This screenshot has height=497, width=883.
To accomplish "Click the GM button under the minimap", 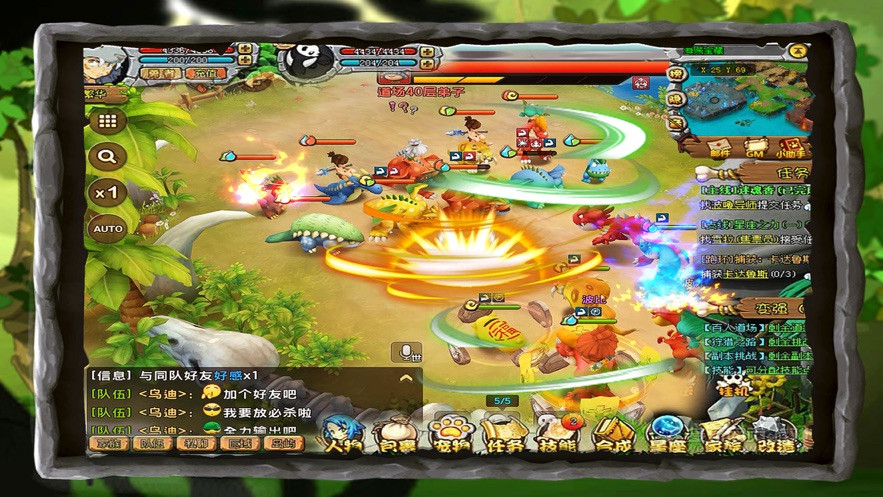I will (x=755, y=148).
